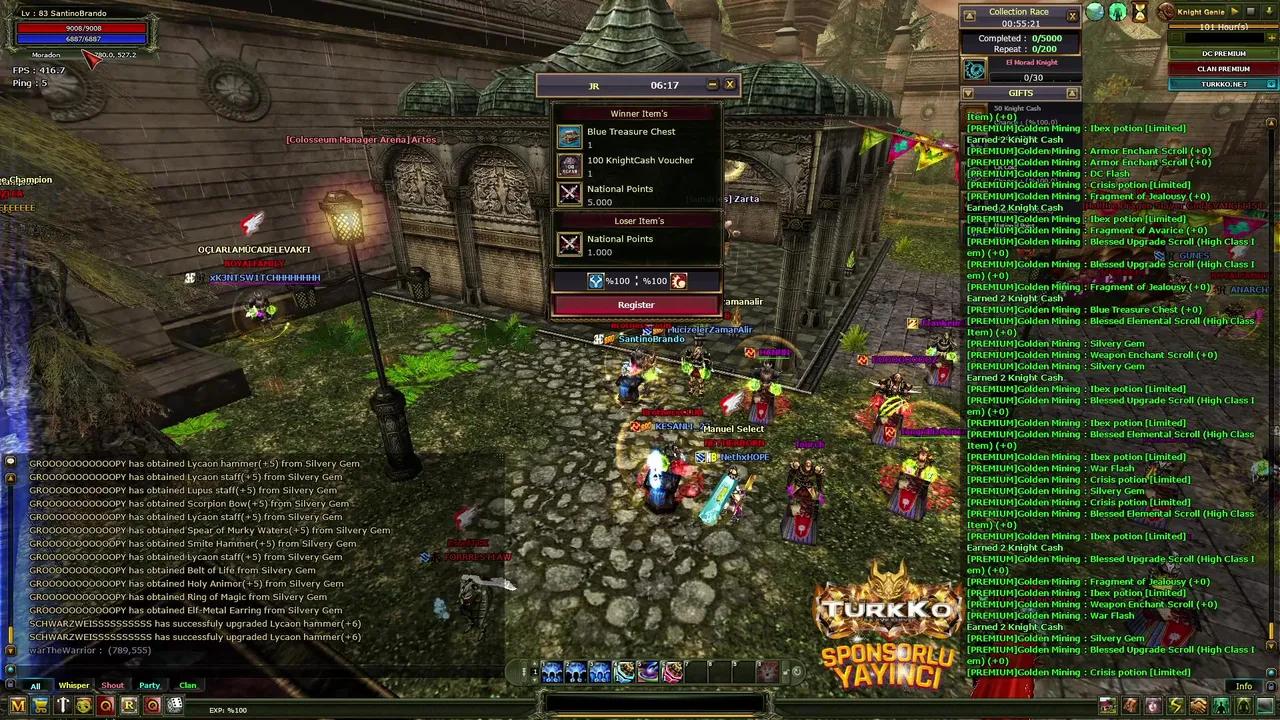Open the green portal icon at top right
Image resolution: width=1280 pixels, height=720 pixels.
click(x=1118, y=12)
